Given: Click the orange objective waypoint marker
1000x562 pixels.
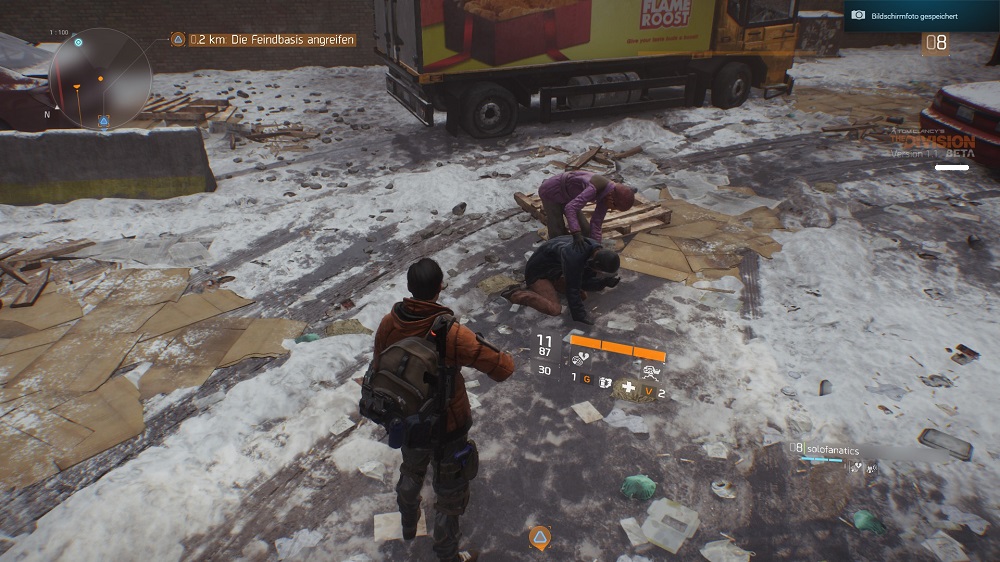Looking at the screenshot, I should [x=539, y=537].
